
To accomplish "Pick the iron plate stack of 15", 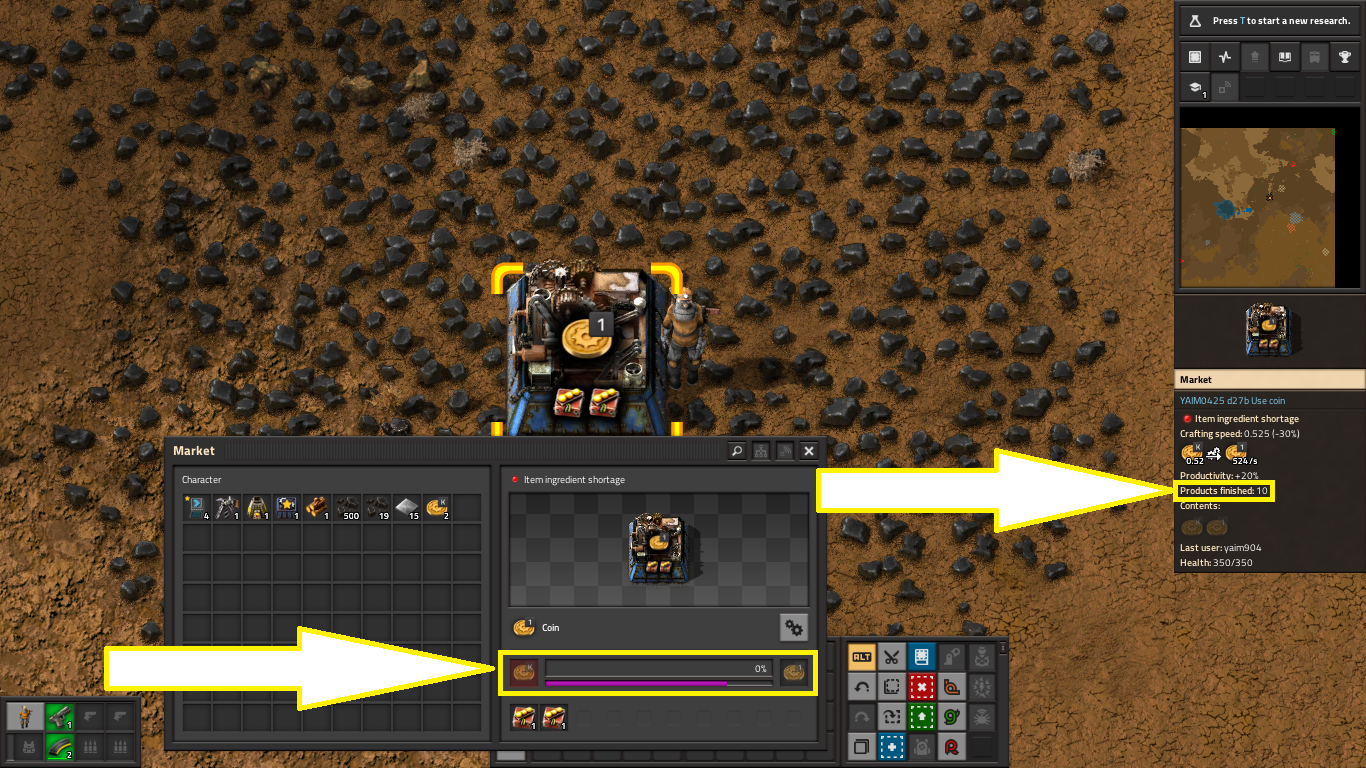I will [407, 508].
